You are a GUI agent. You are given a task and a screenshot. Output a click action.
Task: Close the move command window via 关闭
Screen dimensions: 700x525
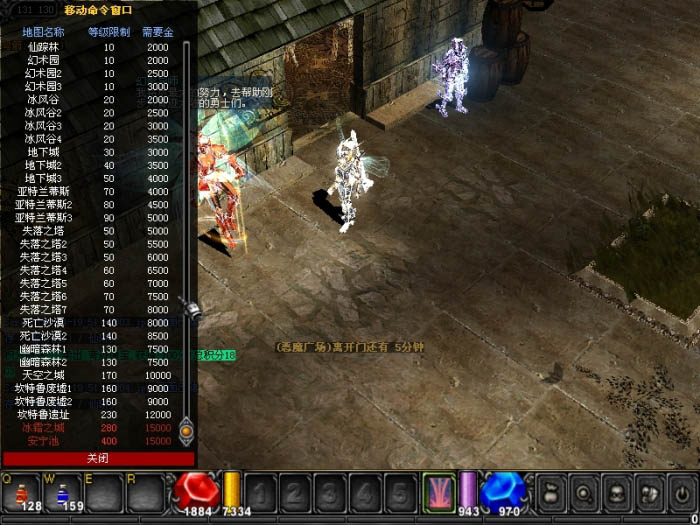97,458
